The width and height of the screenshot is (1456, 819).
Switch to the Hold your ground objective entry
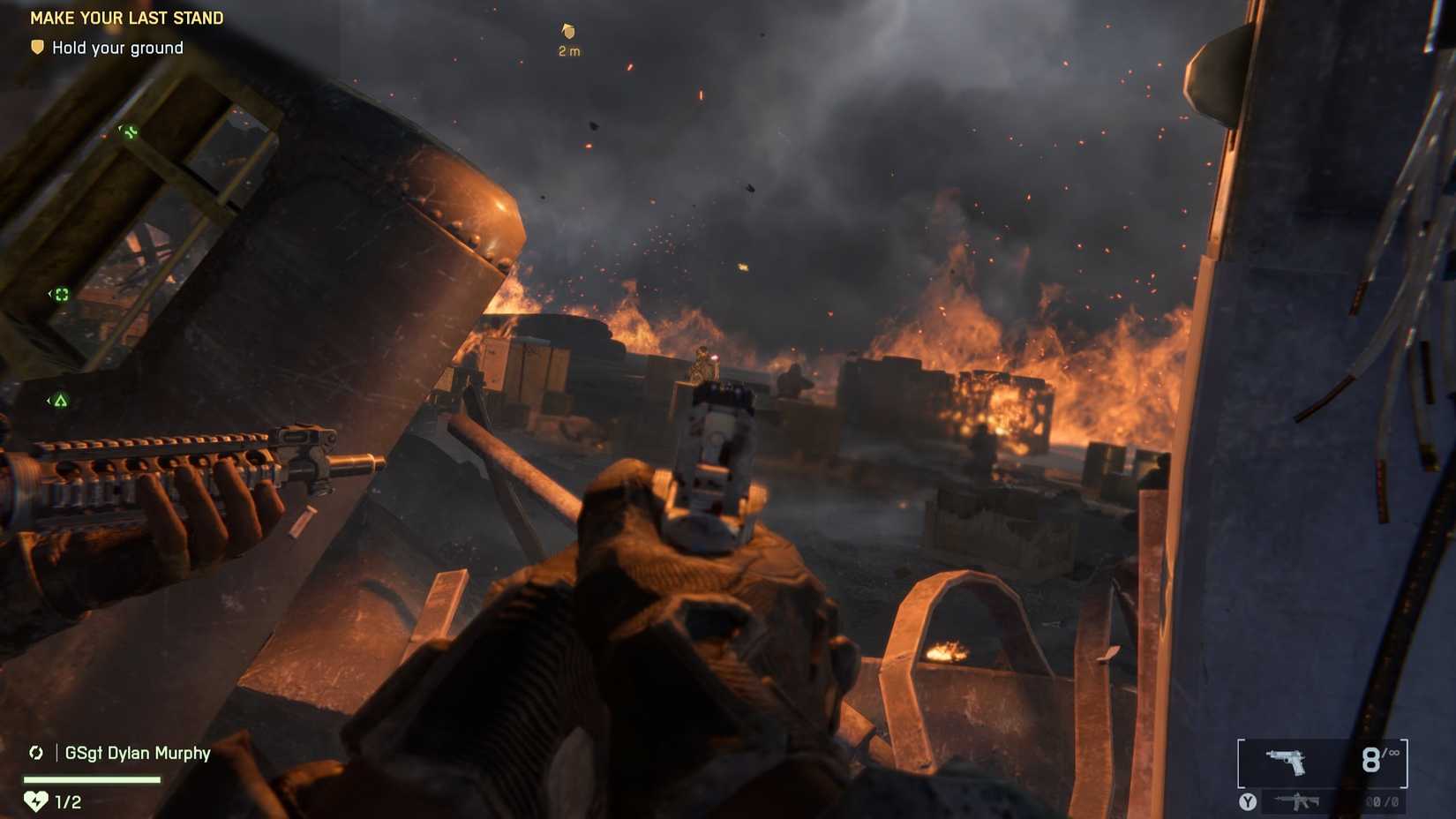coord(116,48)
